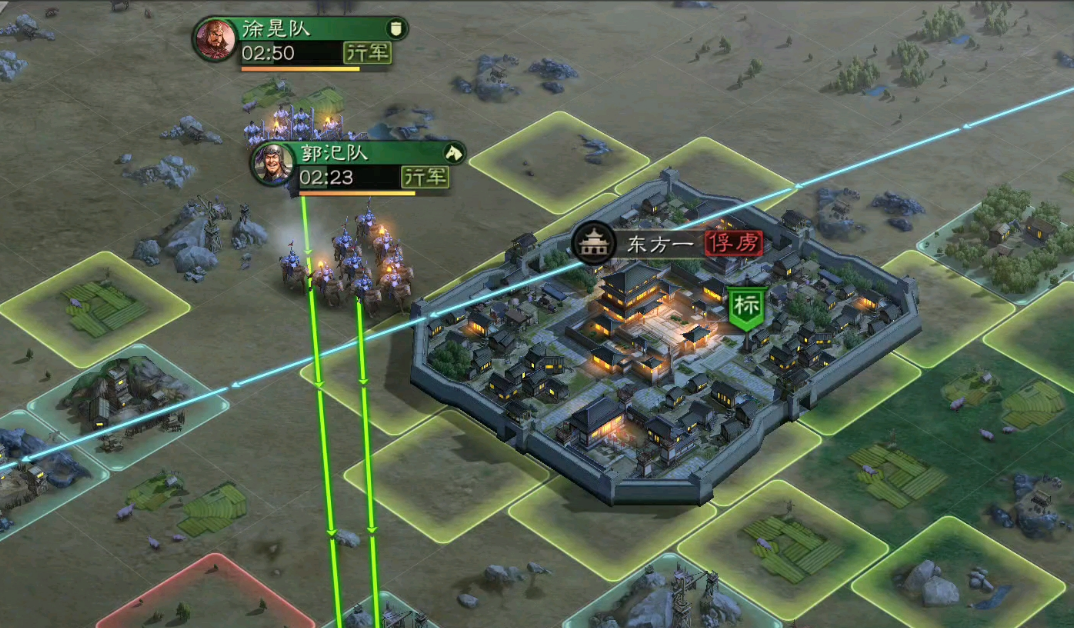Image resolution: width=1074 pixels, height=628 pixels.
Task: Click the red 俘虏 tag on the city
Action: click(734, 243)
